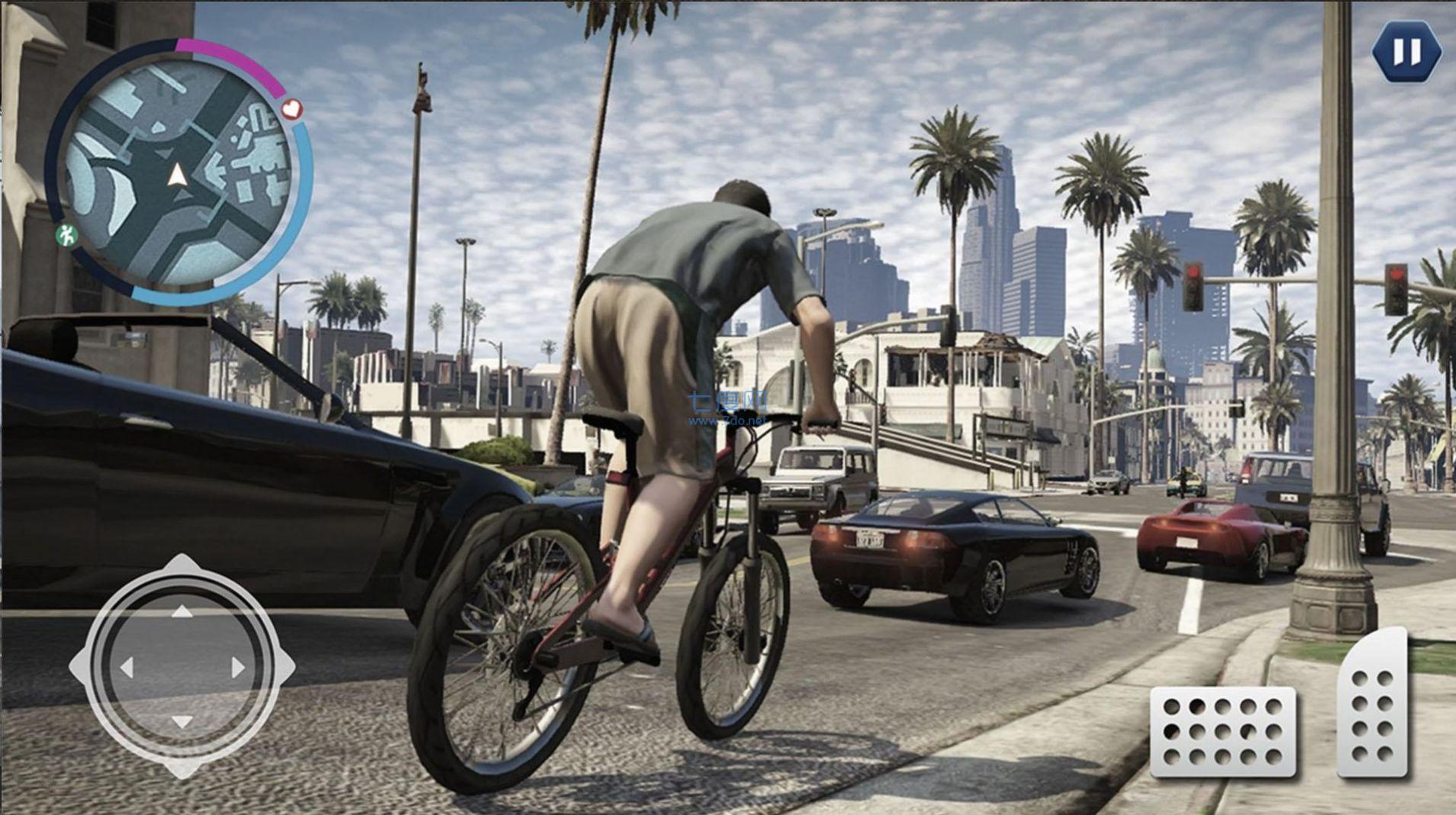The image size is (1456, 815).
Task: Open the circular minimap
Action: (x=177, y=174)
